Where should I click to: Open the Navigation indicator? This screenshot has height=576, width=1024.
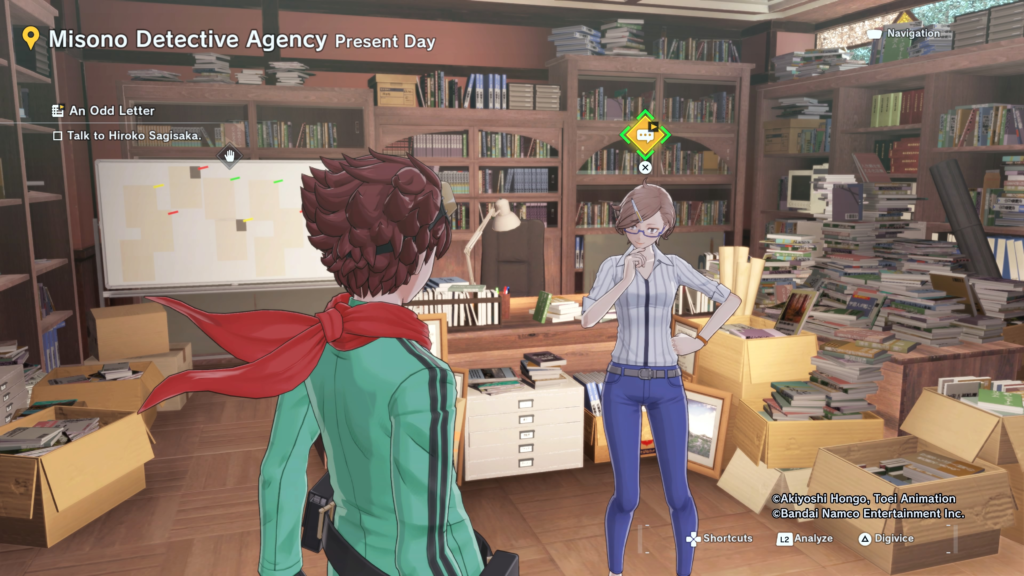pos(912,34)
